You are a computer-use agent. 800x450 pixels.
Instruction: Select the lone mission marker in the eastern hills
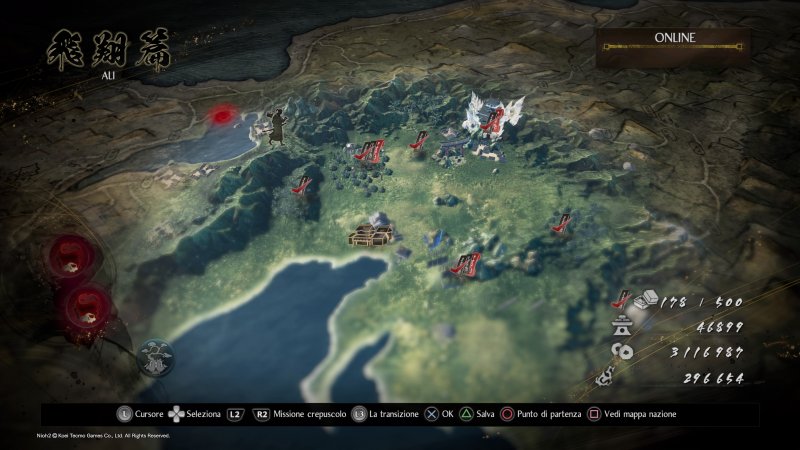tap(562, 221)
